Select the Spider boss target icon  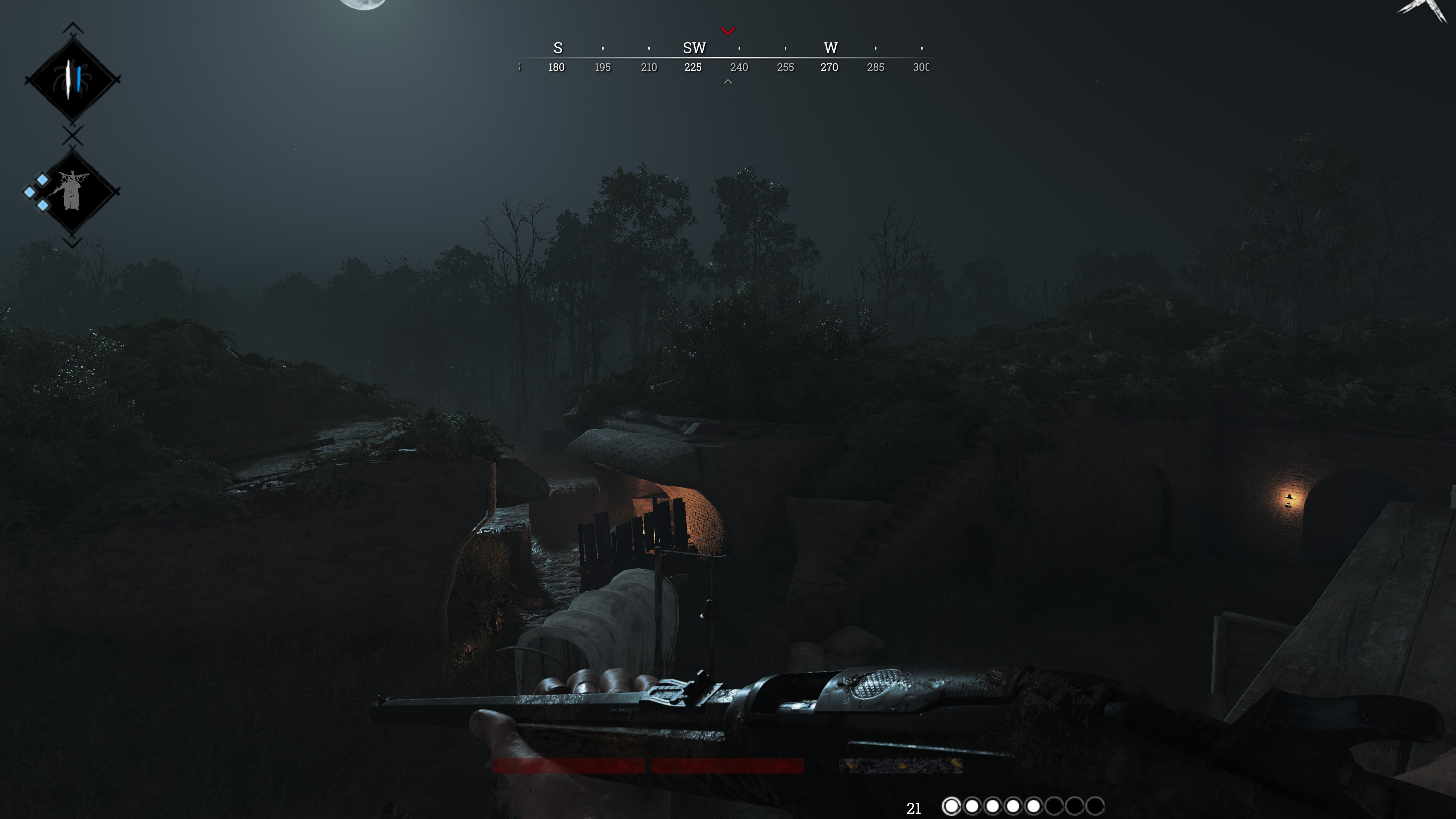coord(72,80)
